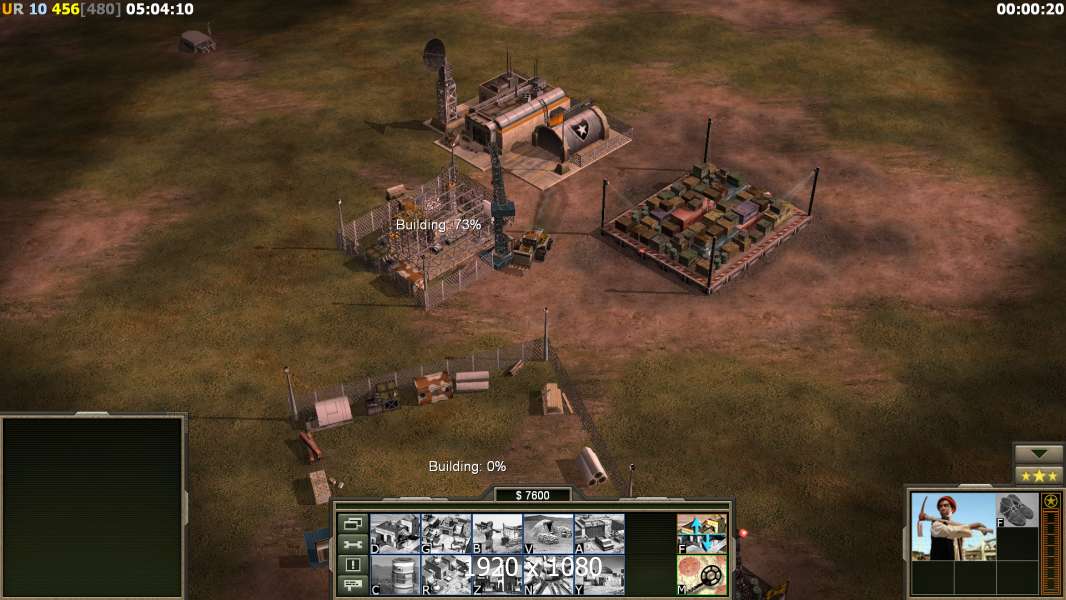Select the worker shoes upgrade icon
Image resolution: width=1066 pixels, height=600 pixels.
1017,510
